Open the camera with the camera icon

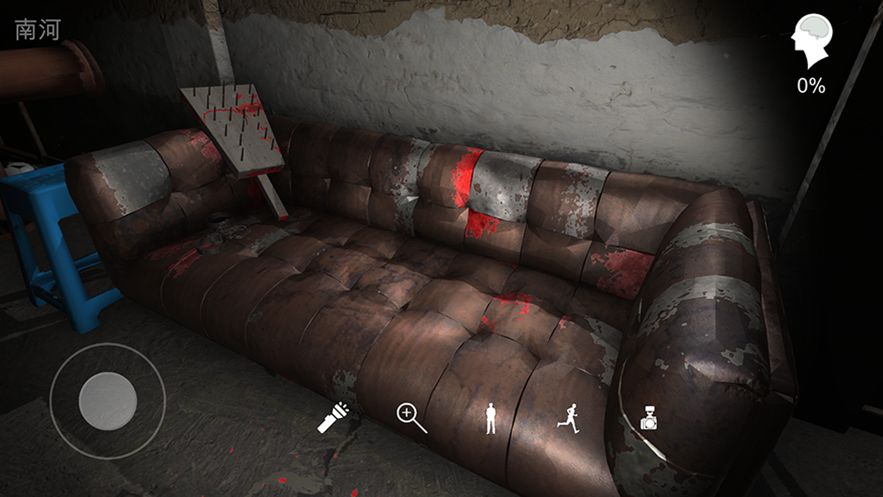click(x=648, y=418)
